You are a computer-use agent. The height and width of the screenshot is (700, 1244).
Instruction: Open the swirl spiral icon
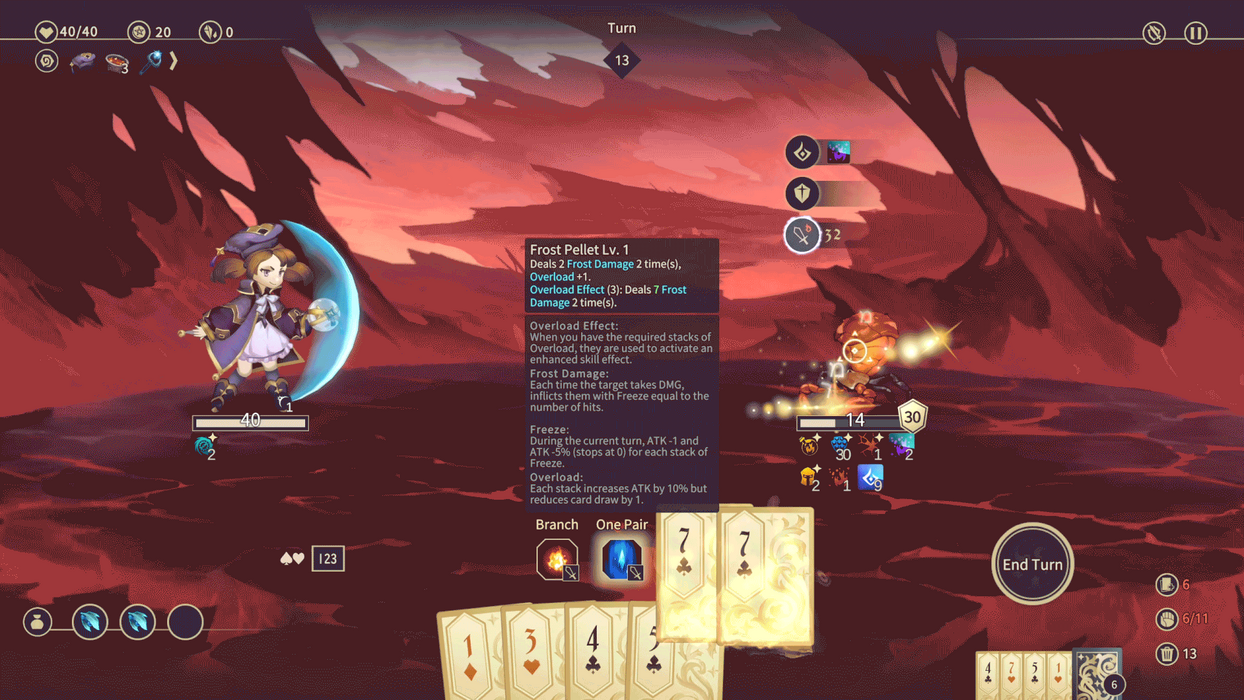pyautogui.click(x=46, y=61)
